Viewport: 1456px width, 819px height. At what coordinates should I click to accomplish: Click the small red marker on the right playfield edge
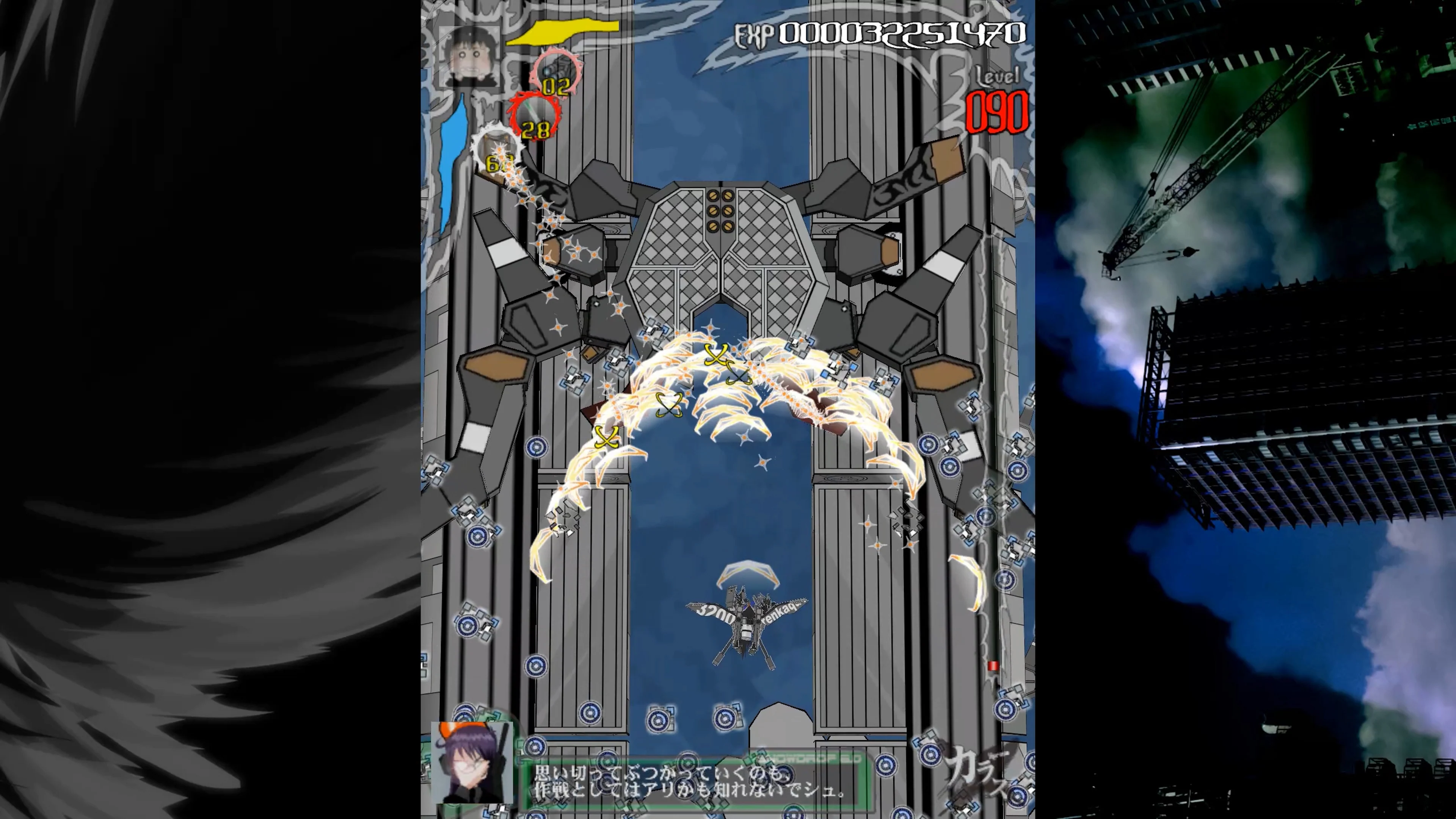click(993, 666)
